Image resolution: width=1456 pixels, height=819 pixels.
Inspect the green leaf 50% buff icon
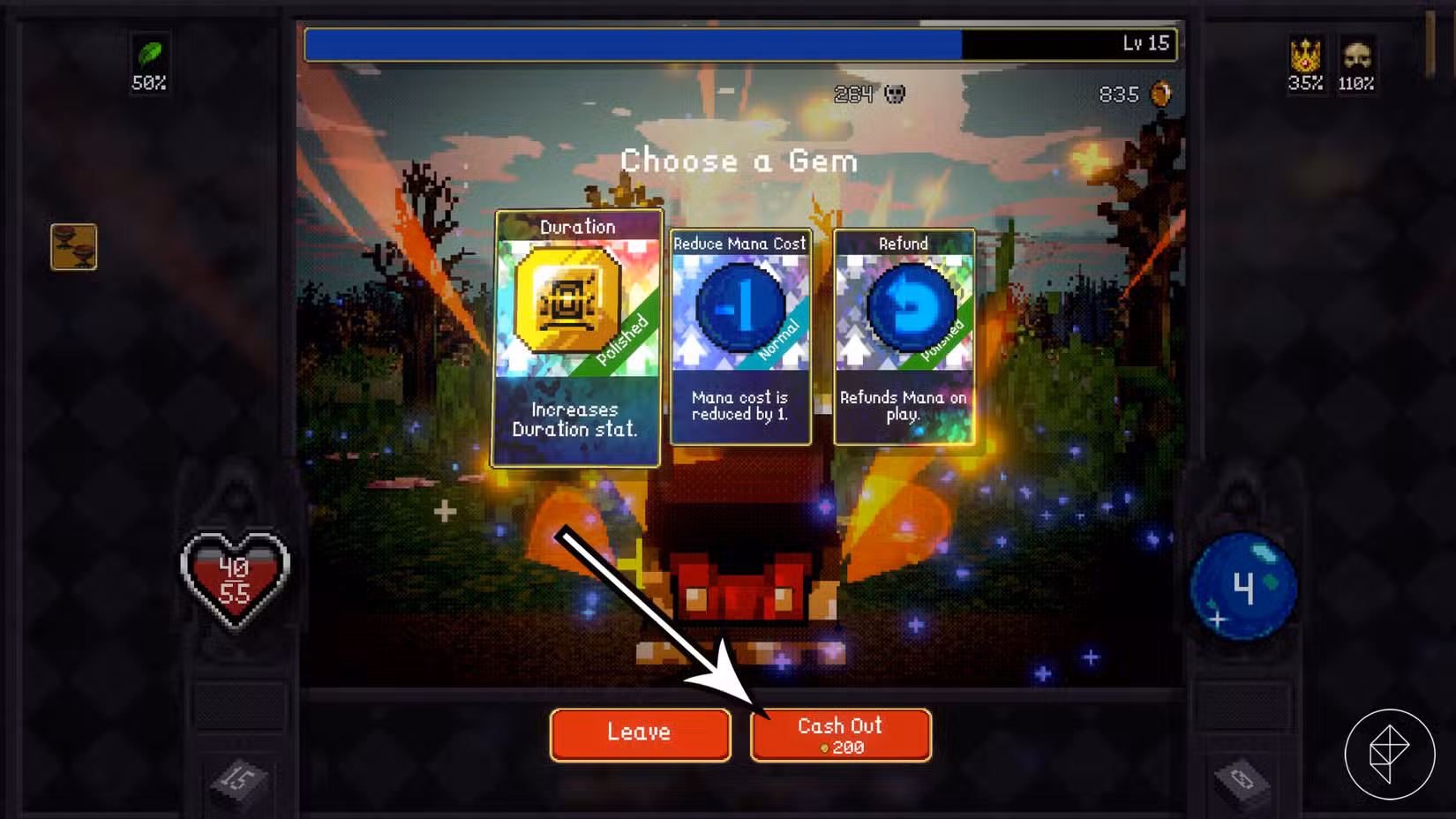[149, 55]
